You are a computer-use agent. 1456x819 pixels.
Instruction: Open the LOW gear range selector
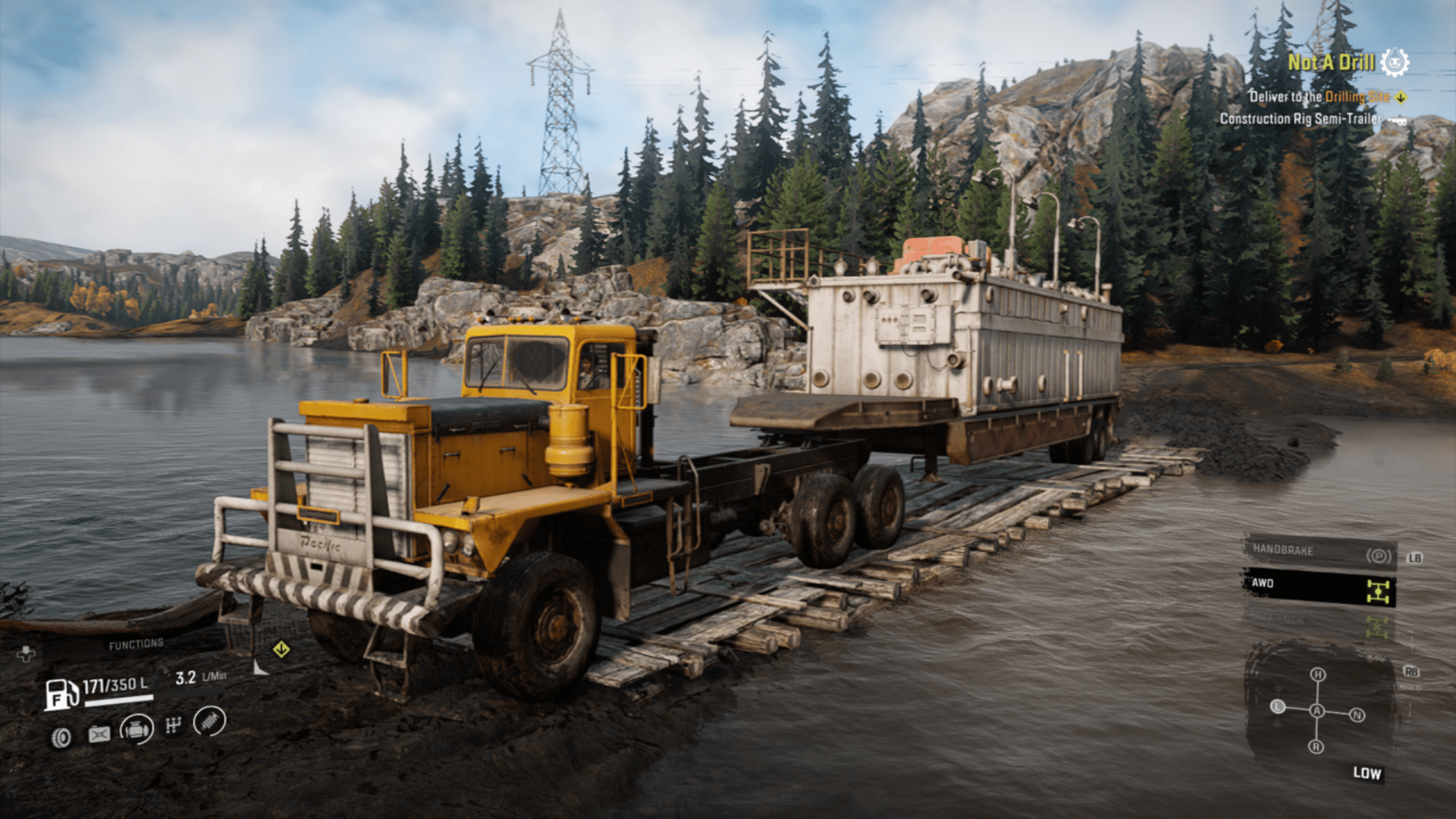click(x=1367, y=773)
